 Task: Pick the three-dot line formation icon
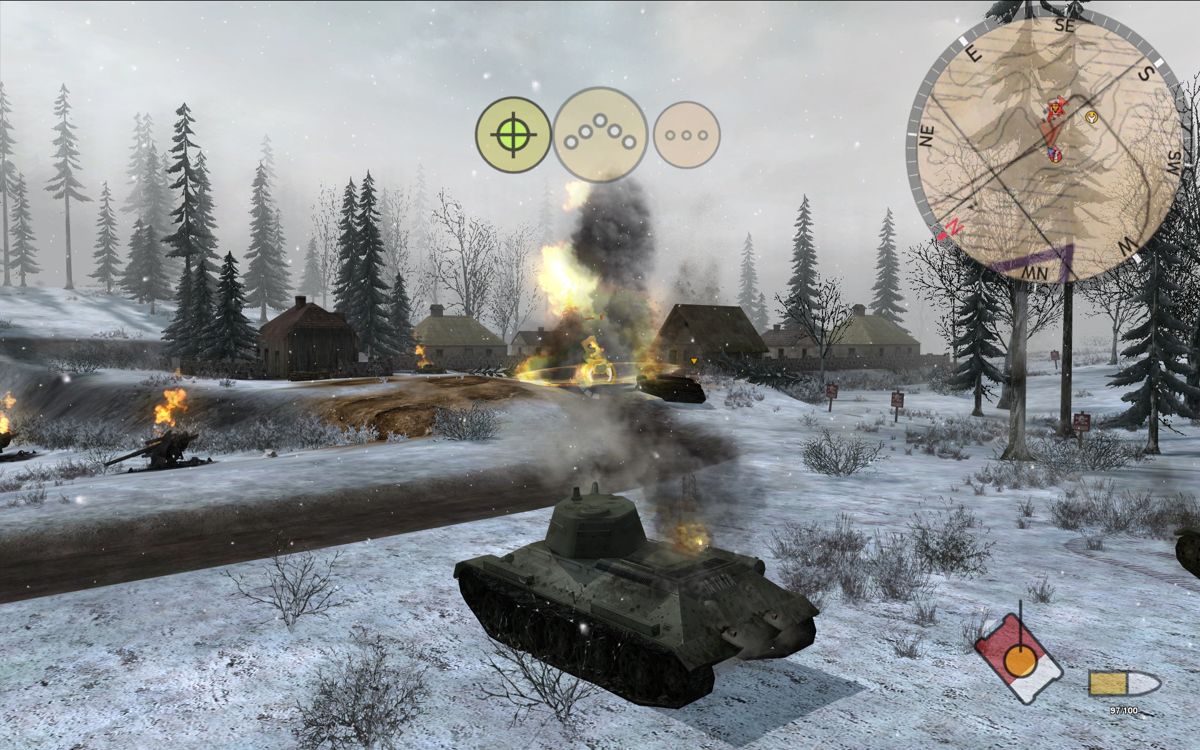686,135
